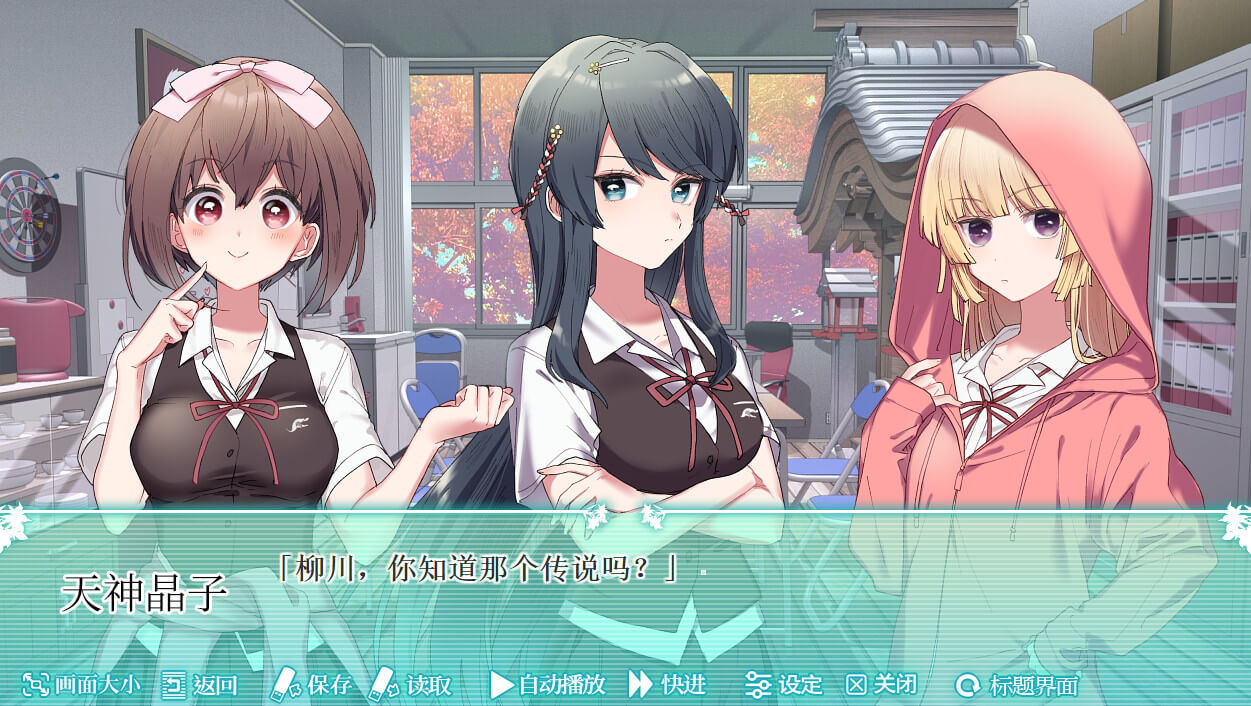Activate 快进 fast-forward
The height and width of the screenshot is (706, 1251).
point(668,685)
